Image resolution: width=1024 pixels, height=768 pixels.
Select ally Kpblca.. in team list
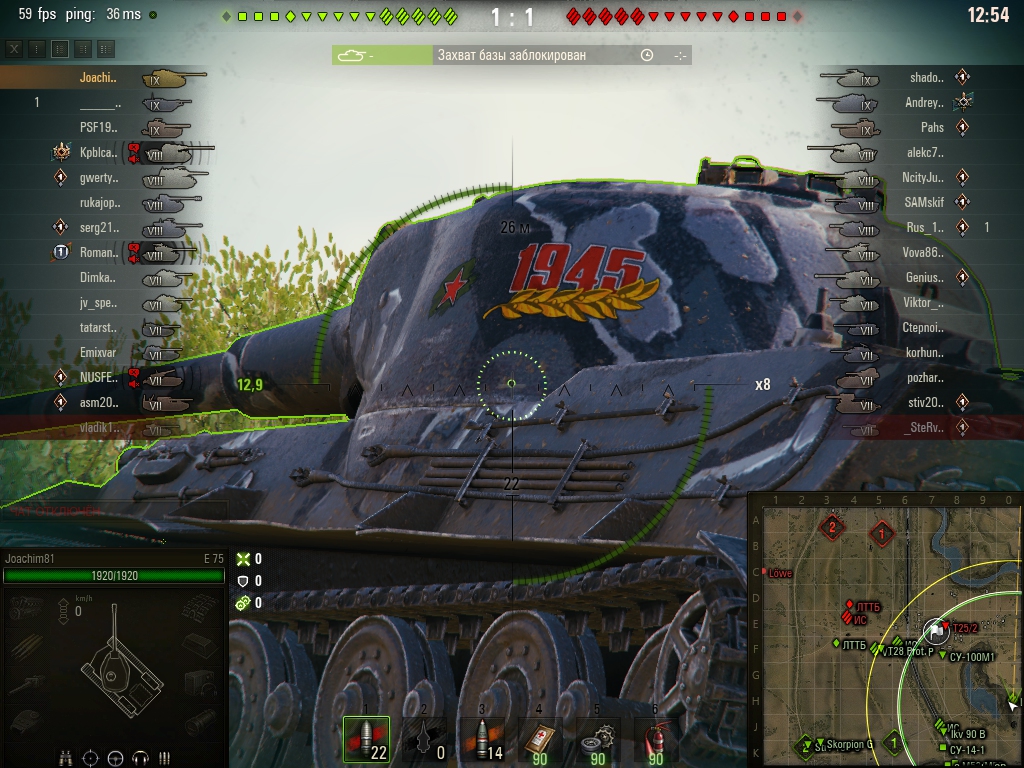point(98,152)
